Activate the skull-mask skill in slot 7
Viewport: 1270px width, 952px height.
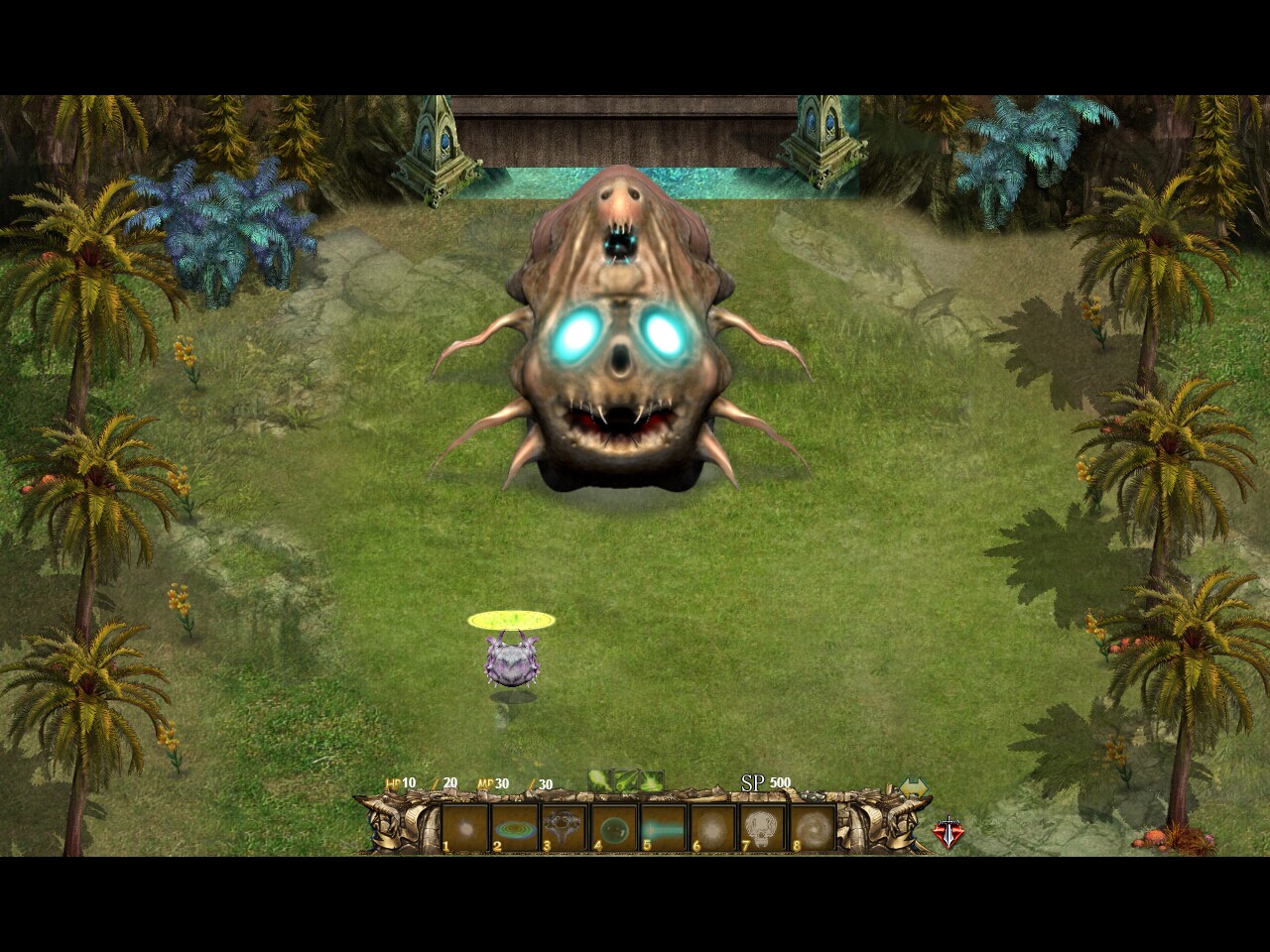point(764,827)
